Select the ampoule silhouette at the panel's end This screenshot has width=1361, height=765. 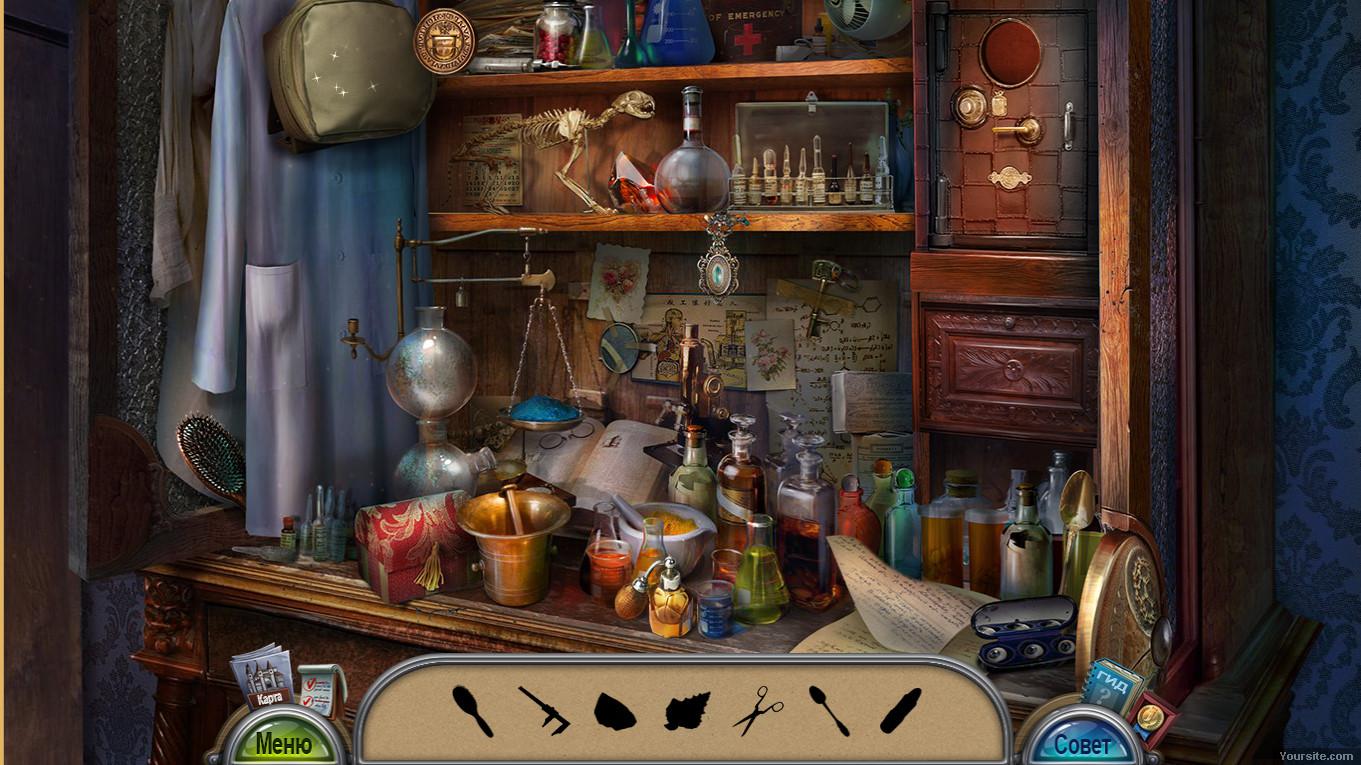click(900, 710)
